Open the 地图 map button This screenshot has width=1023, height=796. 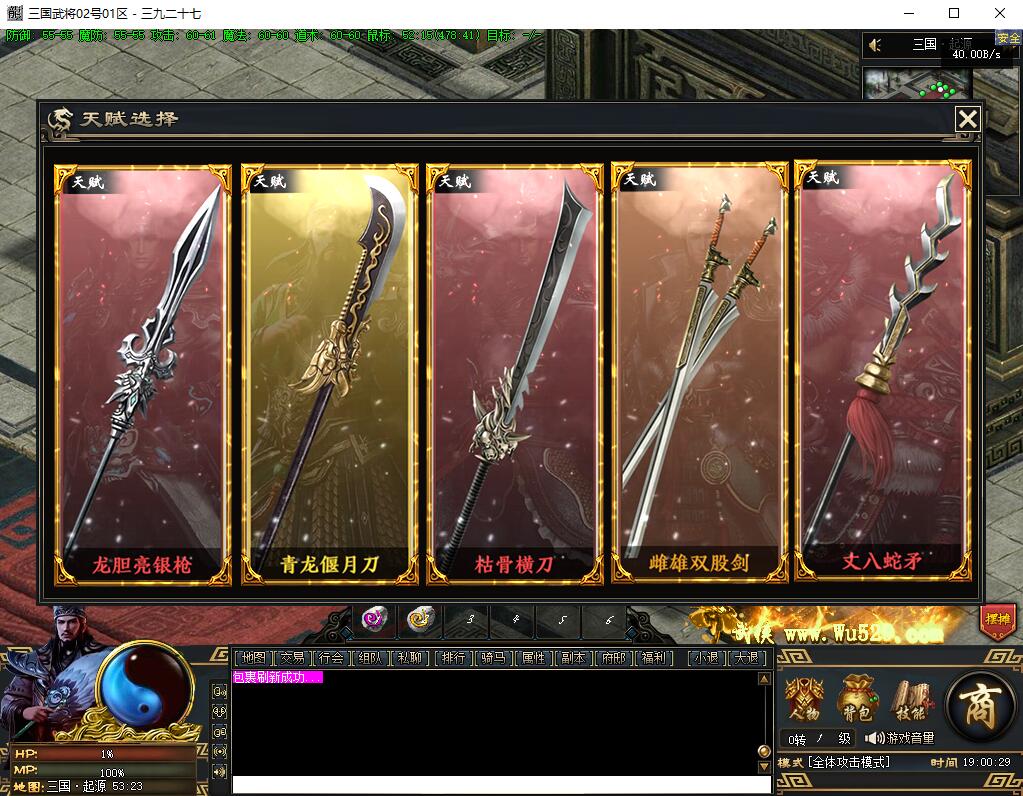(x=254, y=658)
